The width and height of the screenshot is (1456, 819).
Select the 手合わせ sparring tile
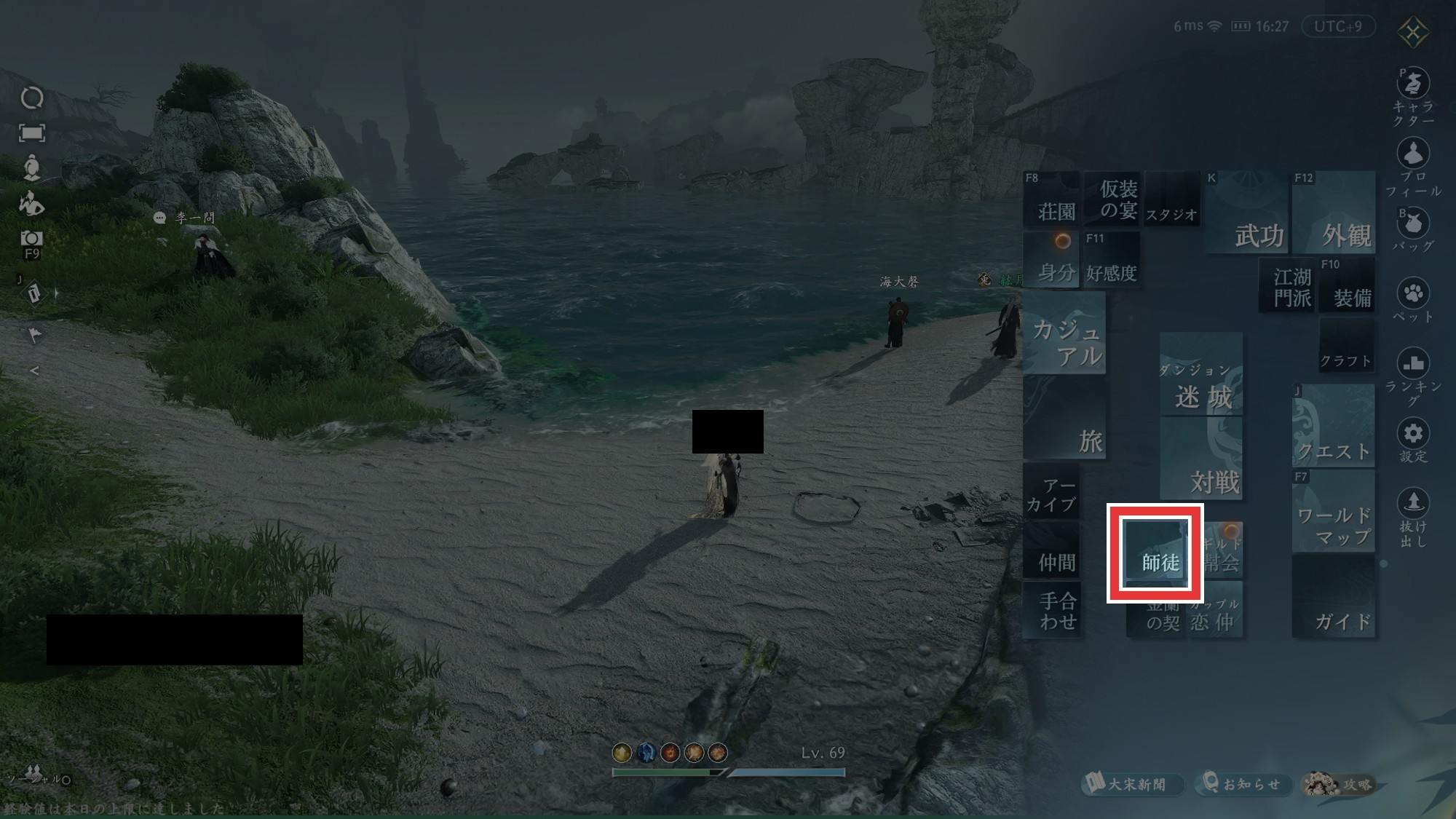[1052, 610]
